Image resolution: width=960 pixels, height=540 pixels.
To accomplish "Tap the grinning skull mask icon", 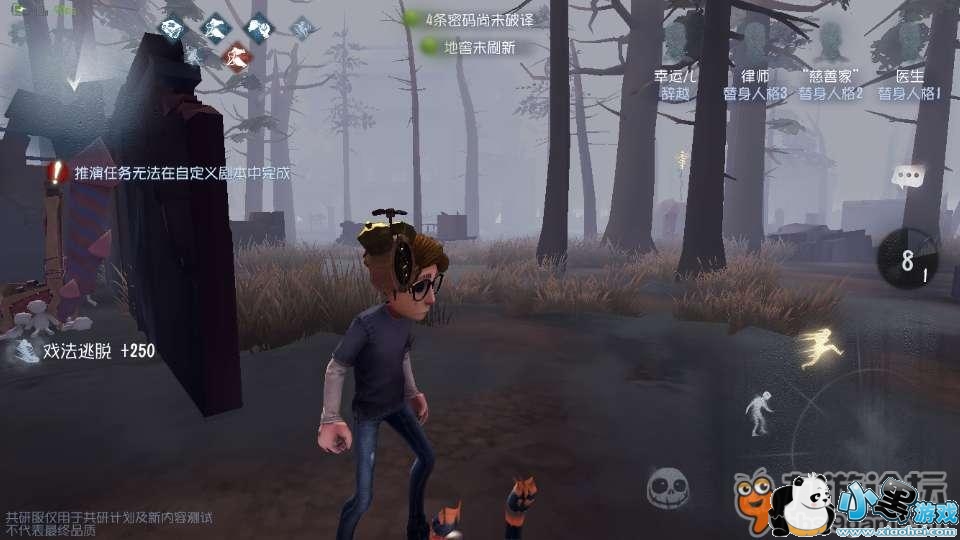I will click(667, 489).
